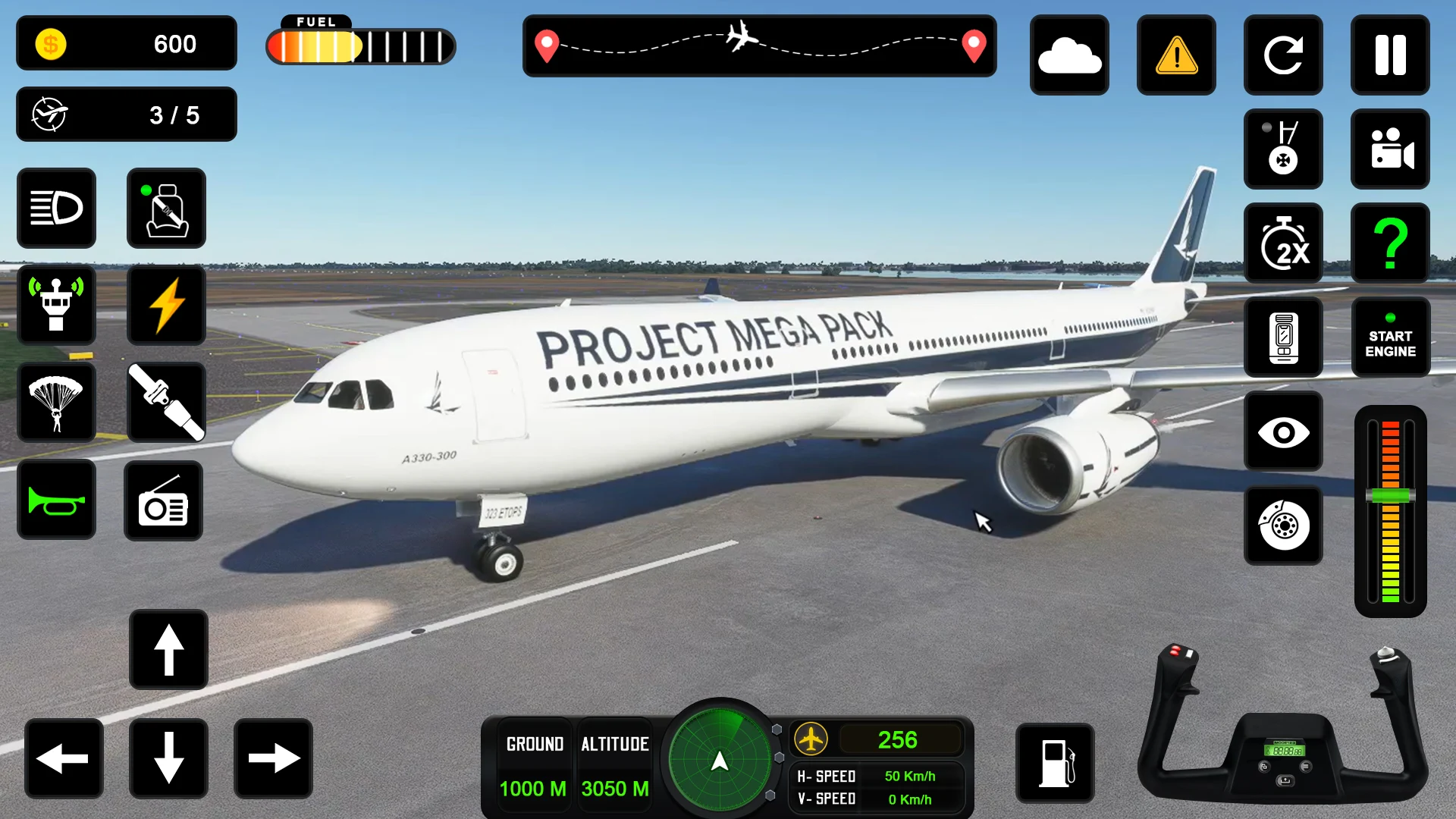This screenshot has width=1456, height=819.
Task: Open the help question mark
Action: (x=1390, y=243)
